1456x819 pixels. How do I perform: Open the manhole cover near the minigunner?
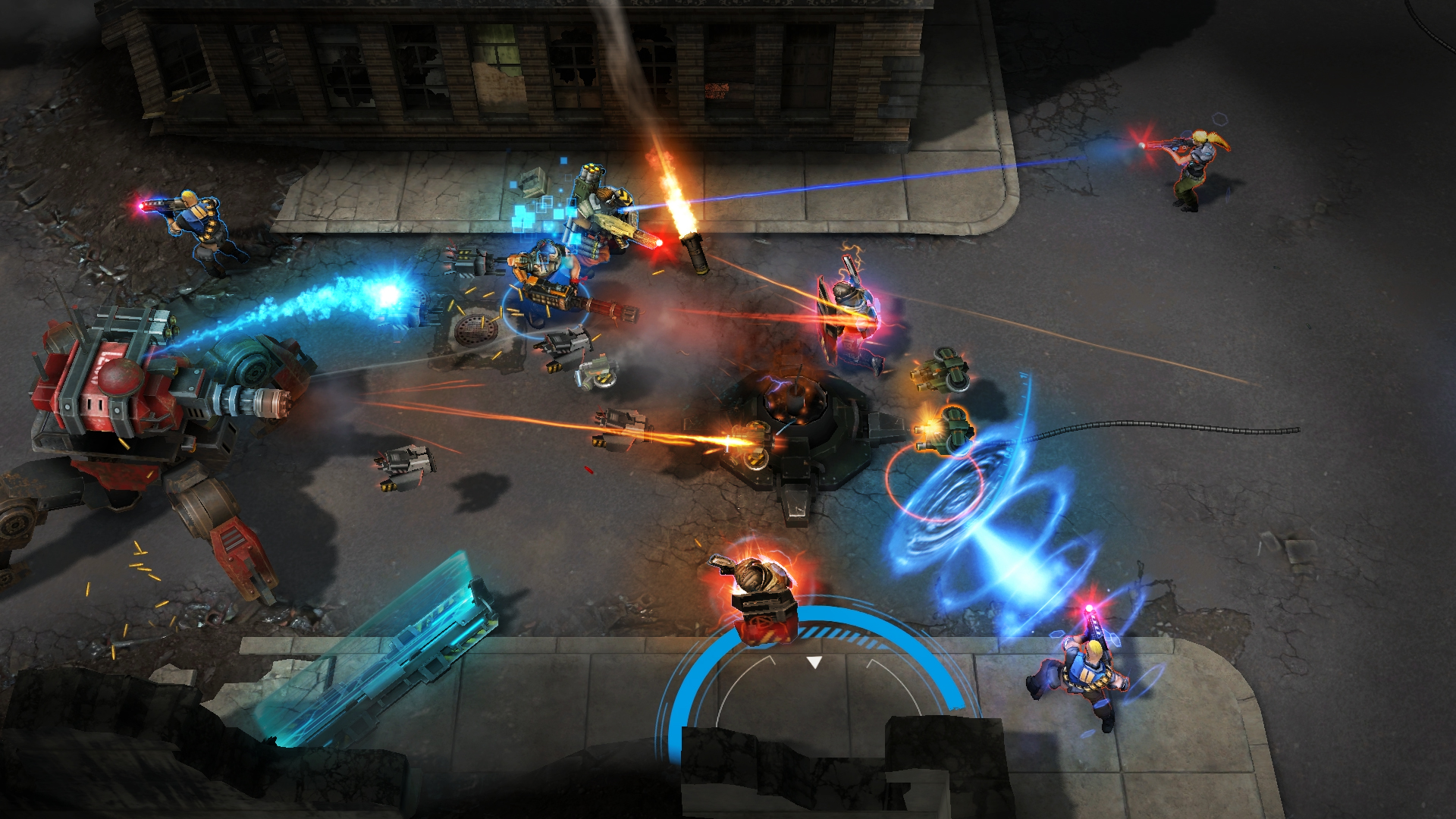click(x=478, y=330)
